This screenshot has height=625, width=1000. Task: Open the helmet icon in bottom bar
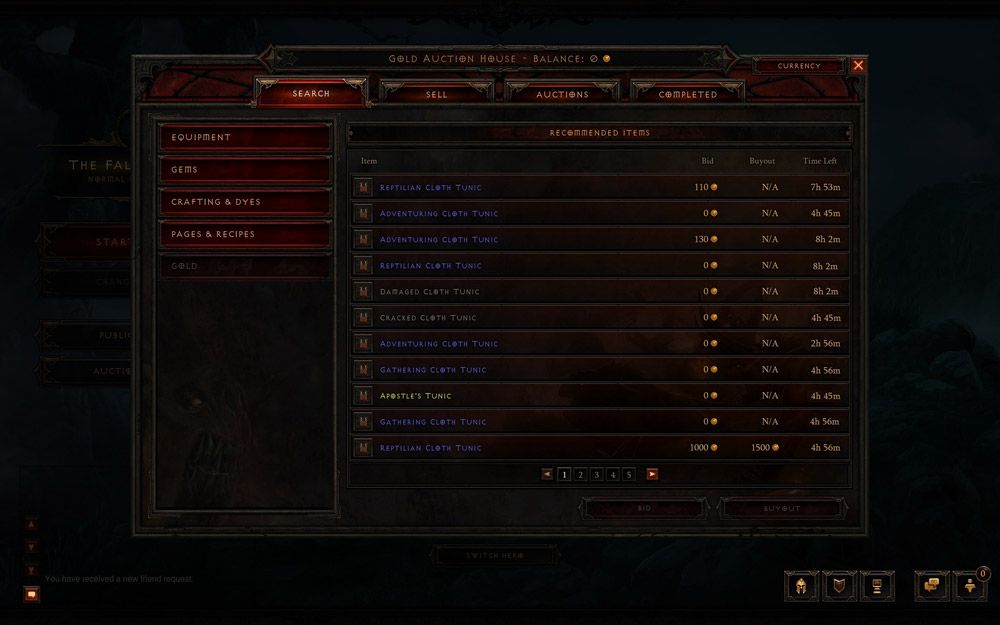coord(801,586)
